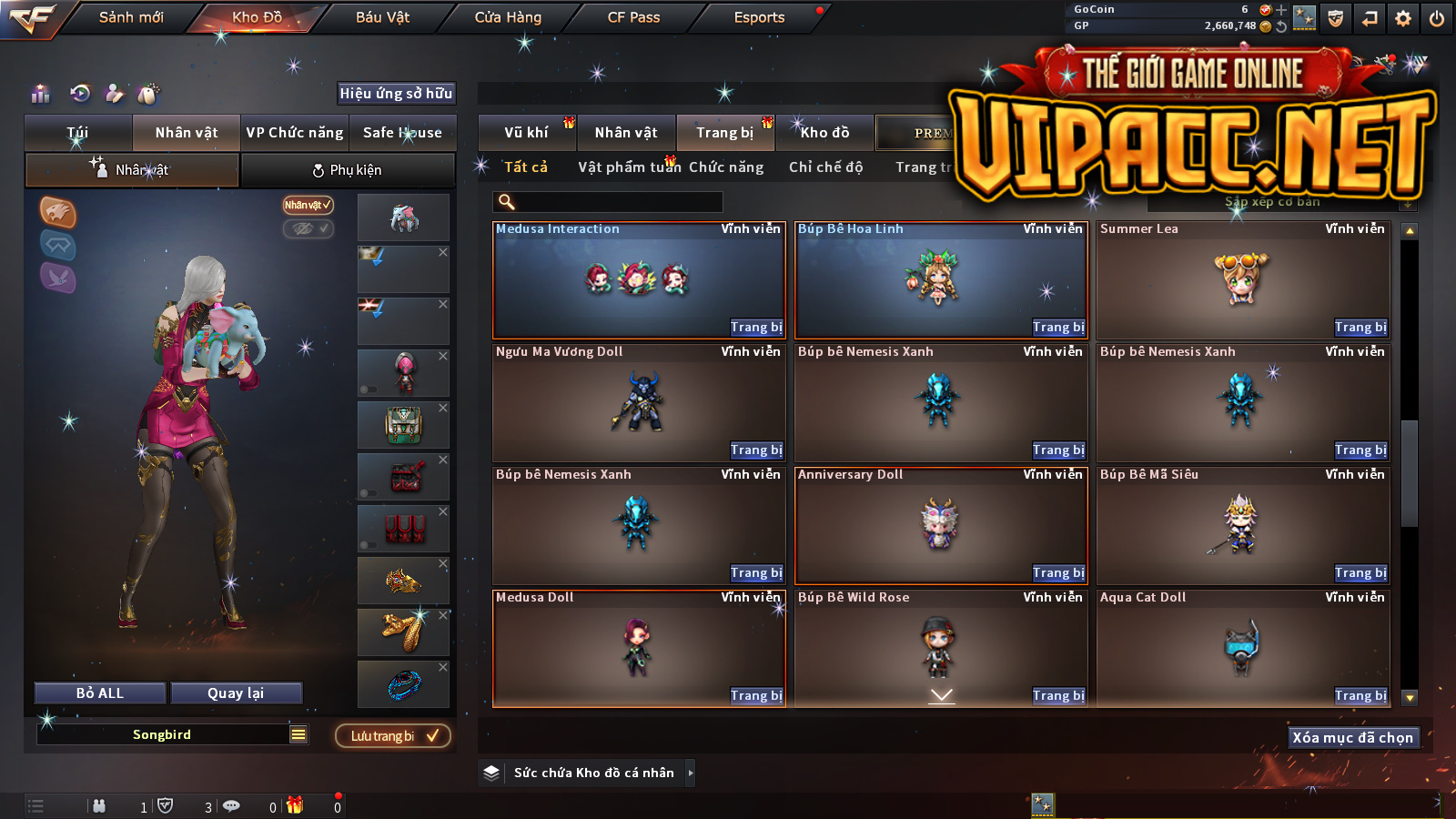This screenshot has width=1456, height=819.
Task: Choose the Aqua Cat Doll card
Action: click(x=1243, y=648)
